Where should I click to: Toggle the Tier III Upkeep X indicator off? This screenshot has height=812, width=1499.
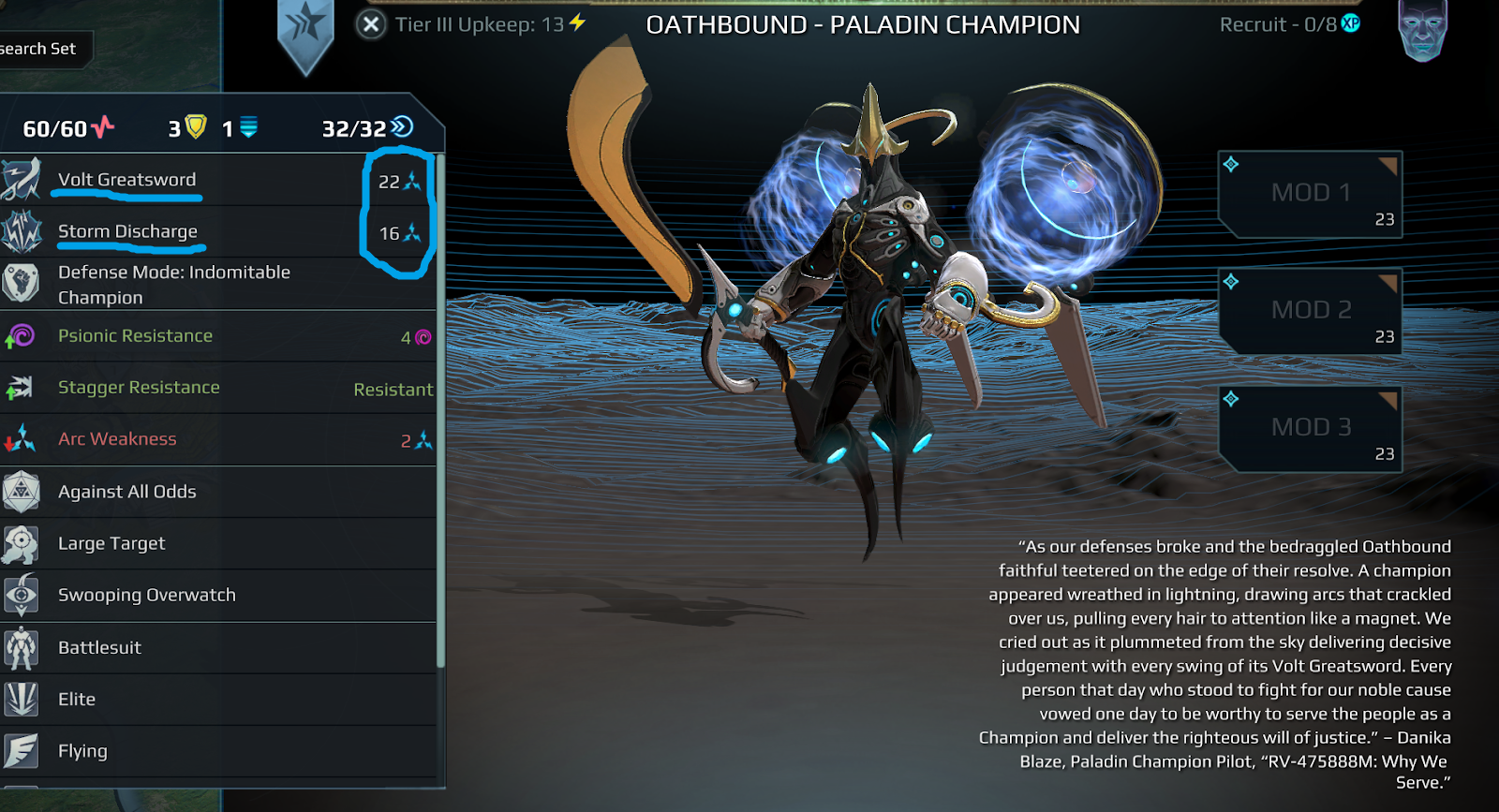click(x=371, y=24)
